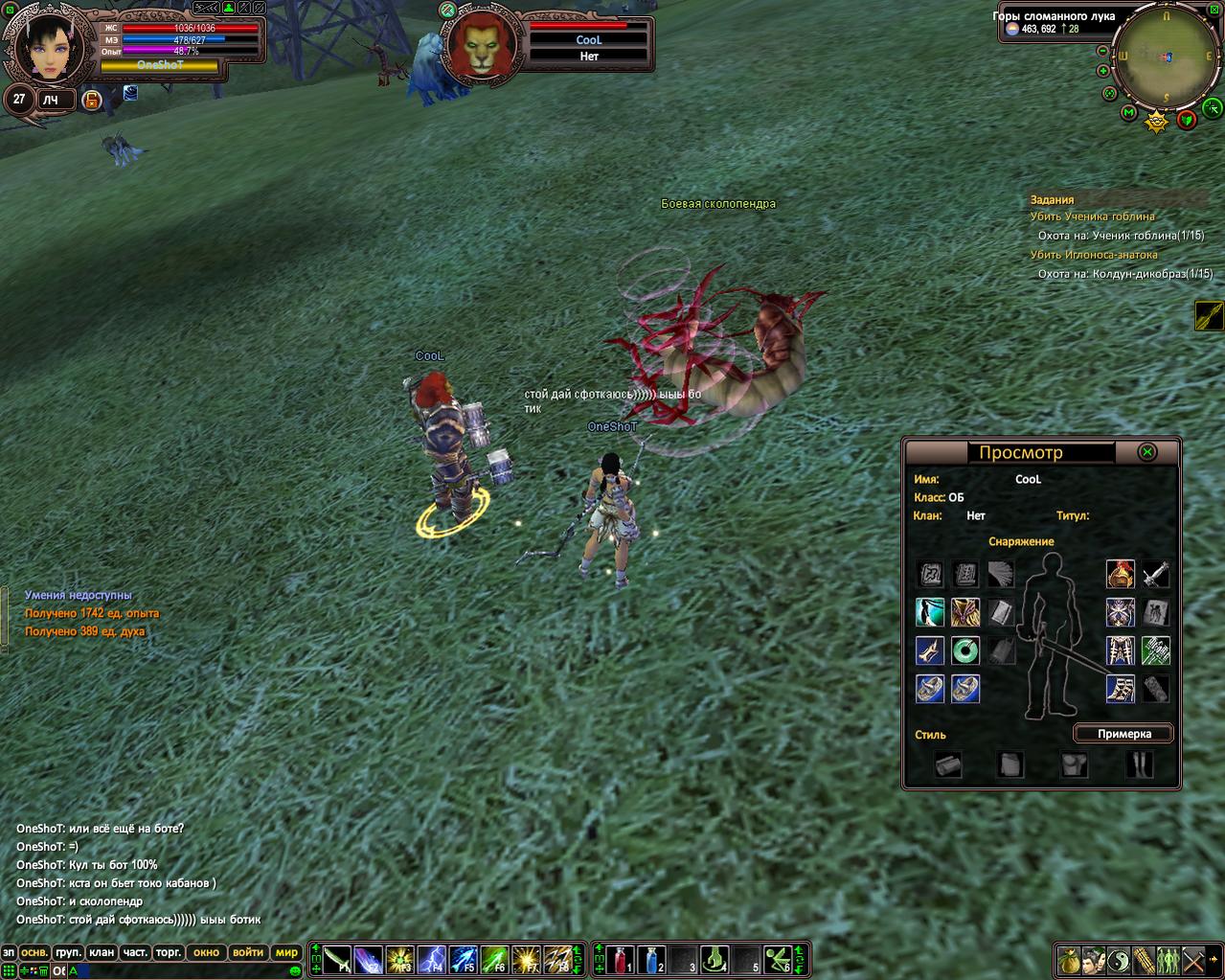Use the F1 green blade skill
The height and width of the screenshot is (980, 1225).
[x=337, y=959]
